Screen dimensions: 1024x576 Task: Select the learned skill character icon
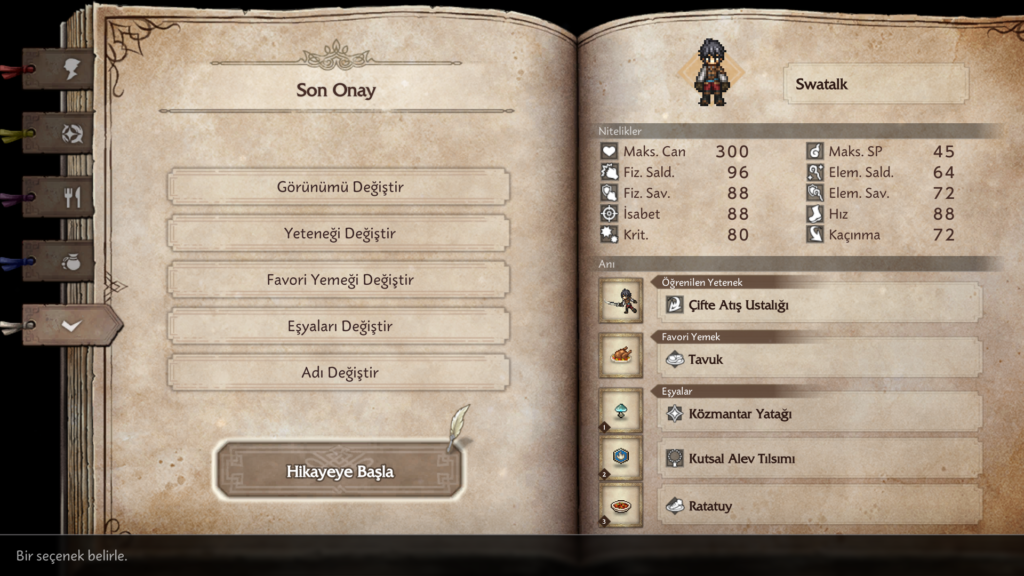tap(621, 300)
